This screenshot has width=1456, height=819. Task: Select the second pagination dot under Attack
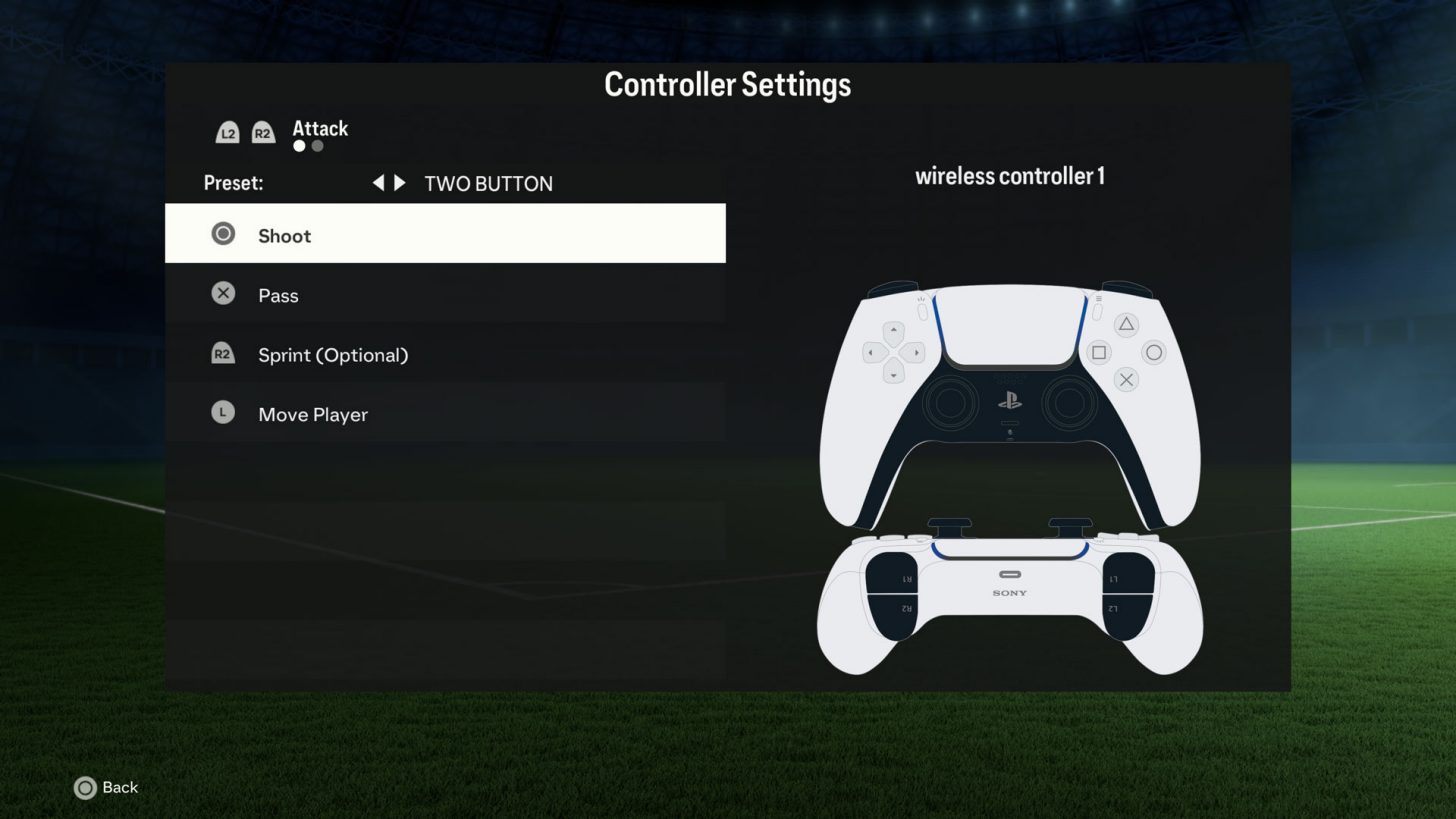click(317, 145)
